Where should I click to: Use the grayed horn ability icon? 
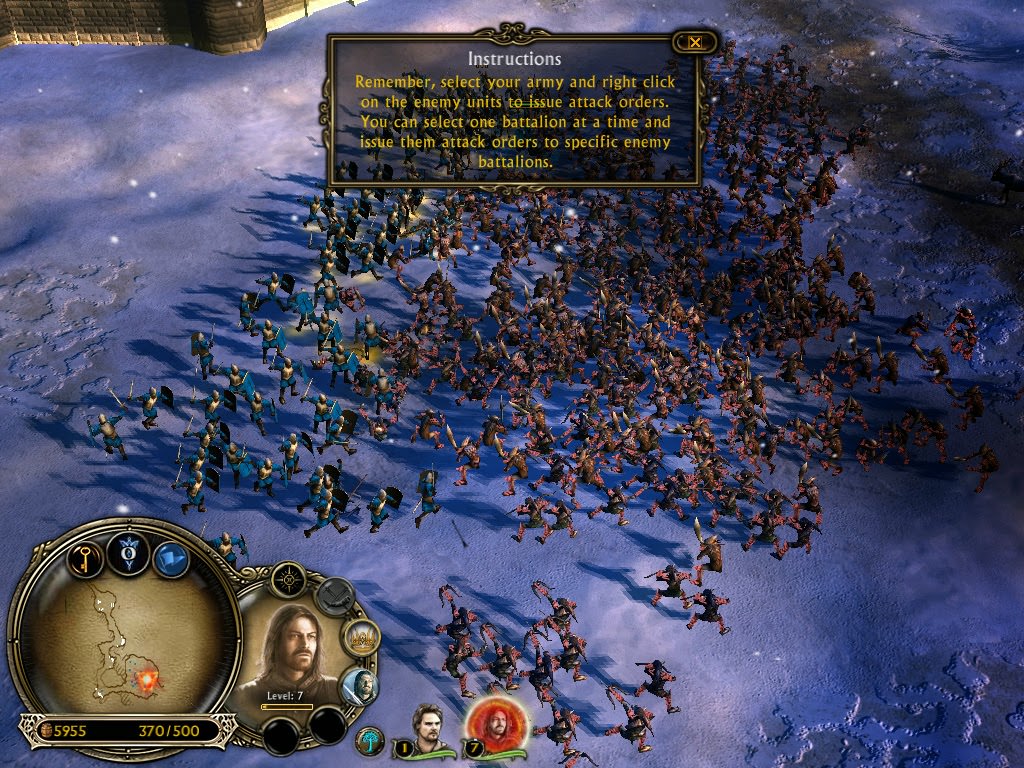pyautogui.click(x=335, y=597)
